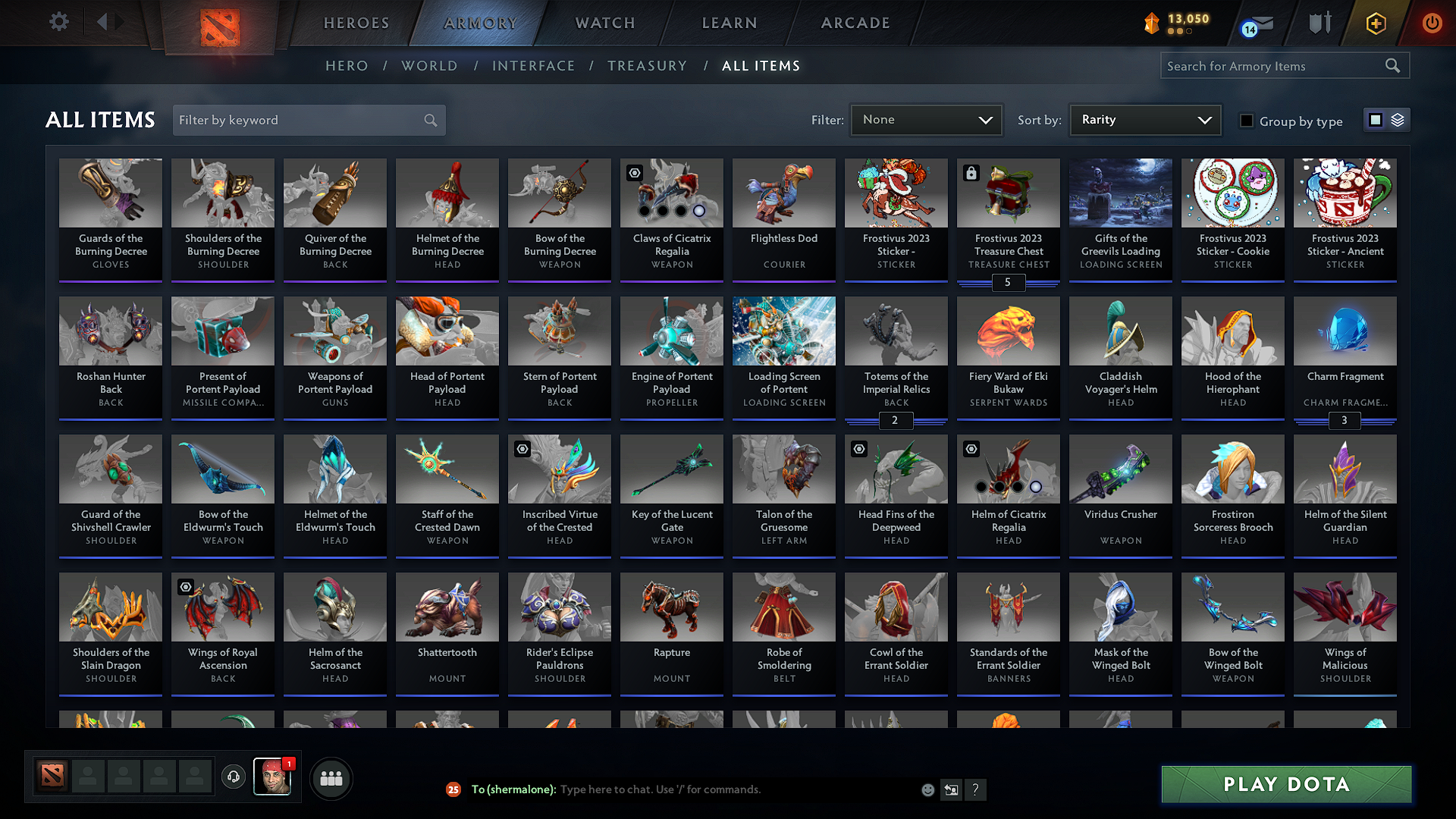Switch to the WATCH tab
Viewport: 1456px width, 819px height.
(x=604, y=23)
